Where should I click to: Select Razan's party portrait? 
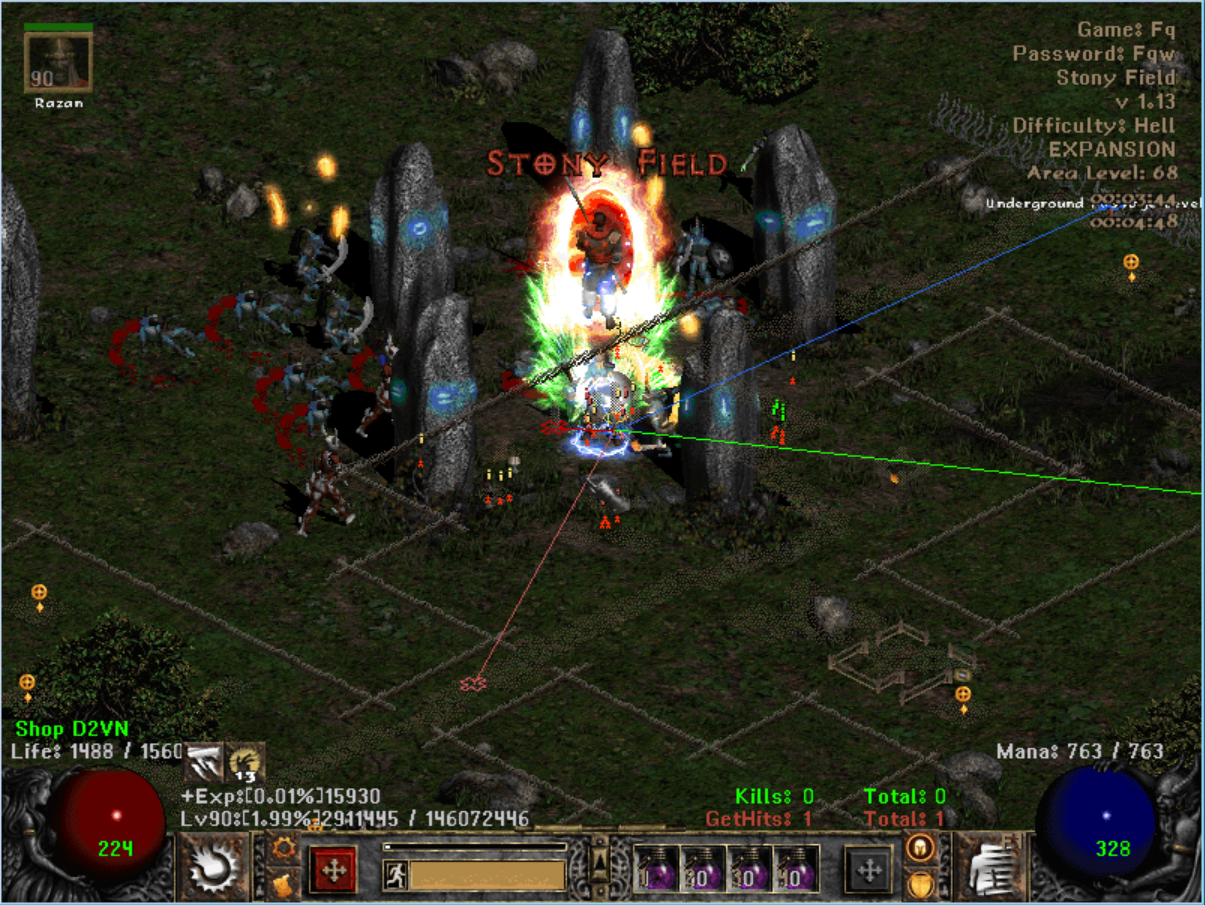tap(58, 62)
